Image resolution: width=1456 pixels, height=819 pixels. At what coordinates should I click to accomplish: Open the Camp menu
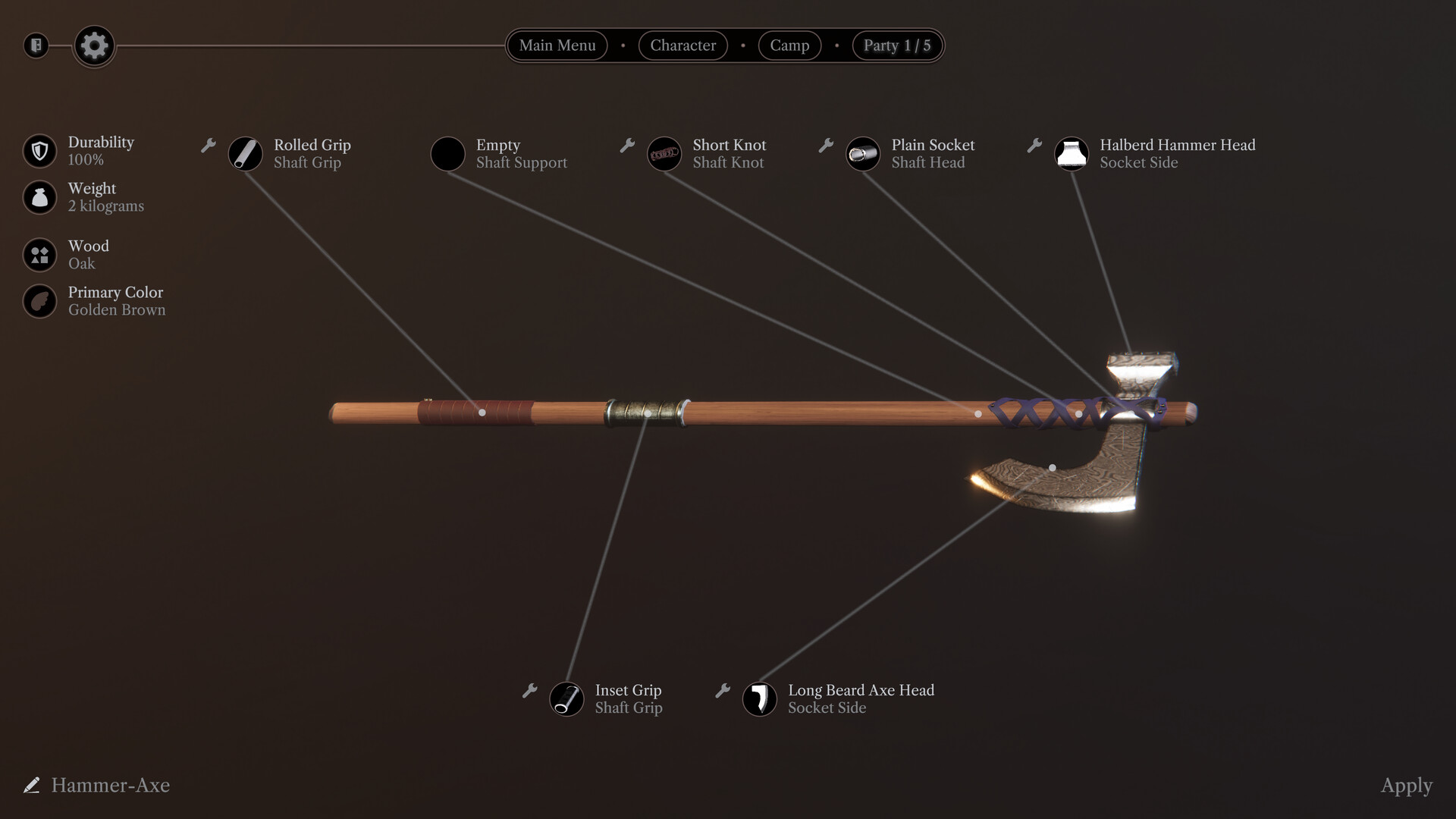point(789,45)
